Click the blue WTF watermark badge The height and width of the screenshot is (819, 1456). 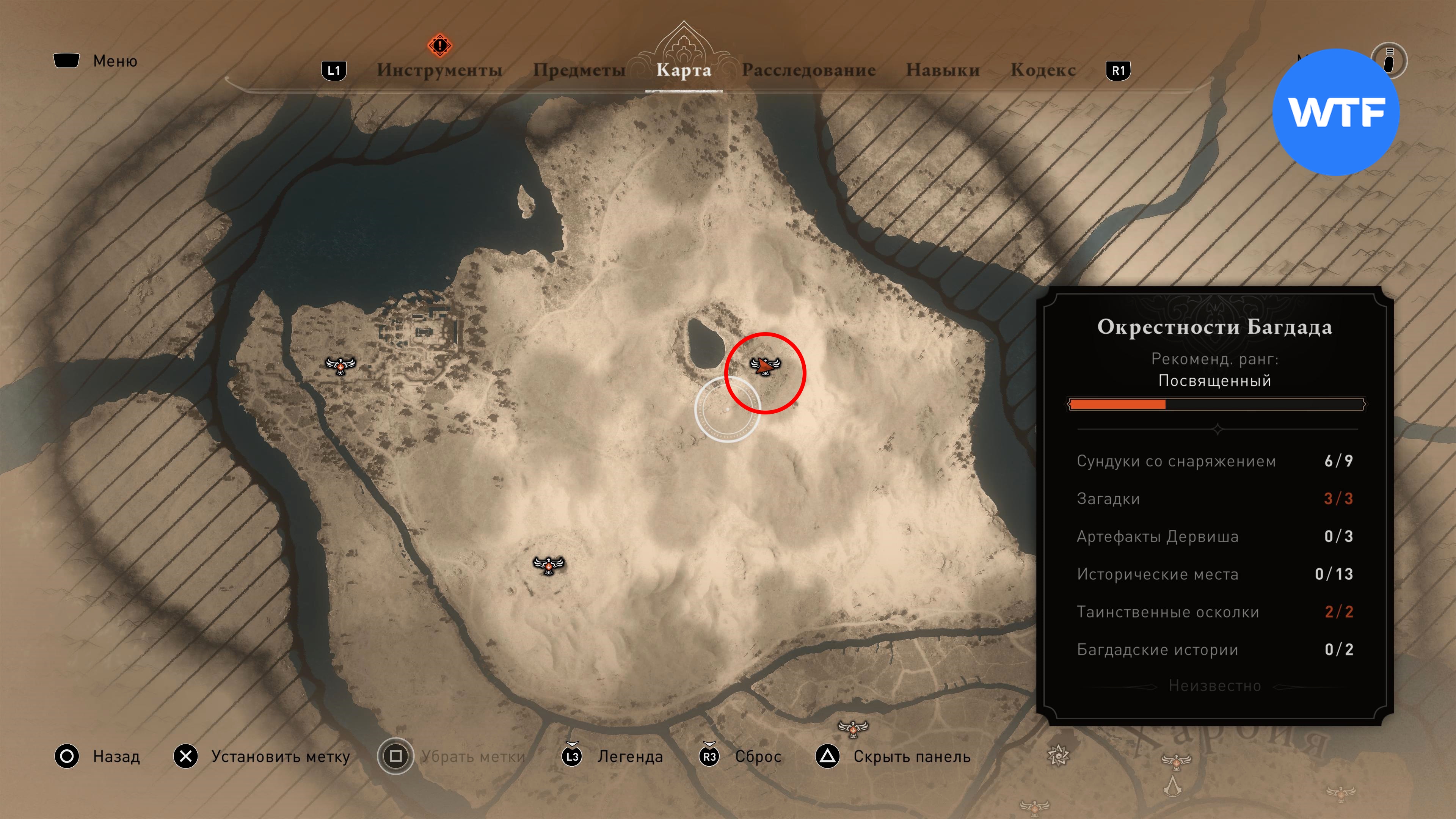coord(1335,112)
